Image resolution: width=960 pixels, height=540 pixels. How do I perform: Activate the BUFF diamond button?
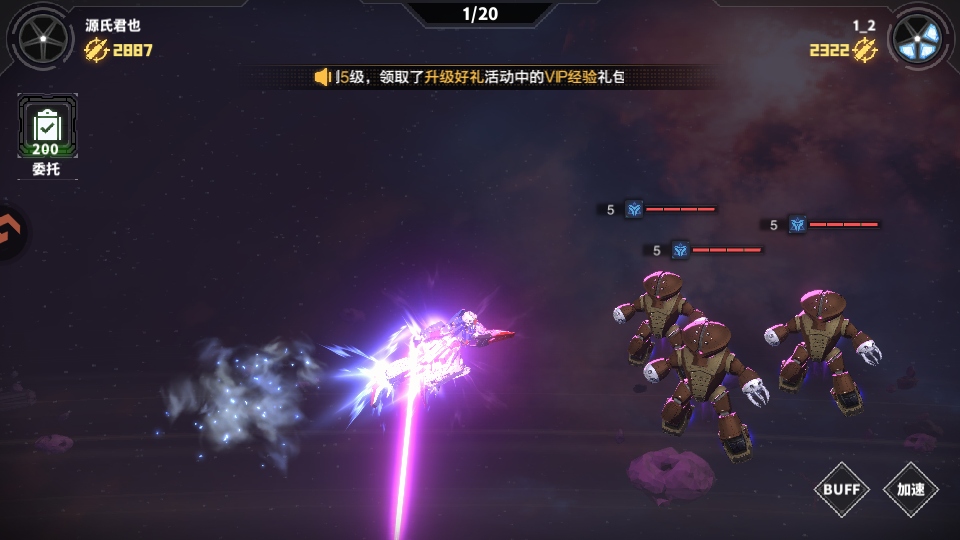tap(842, 490)
